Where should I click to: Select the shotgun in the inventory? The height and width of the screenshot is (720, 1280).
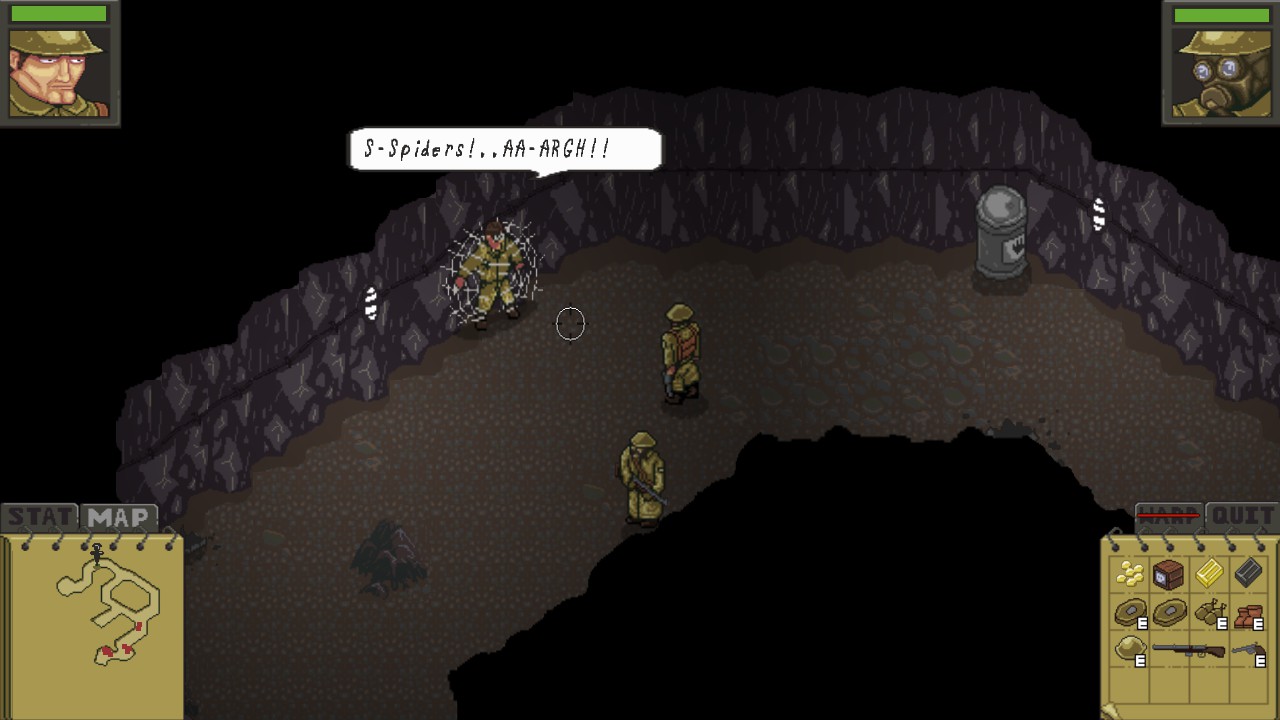pos(1190,650)
